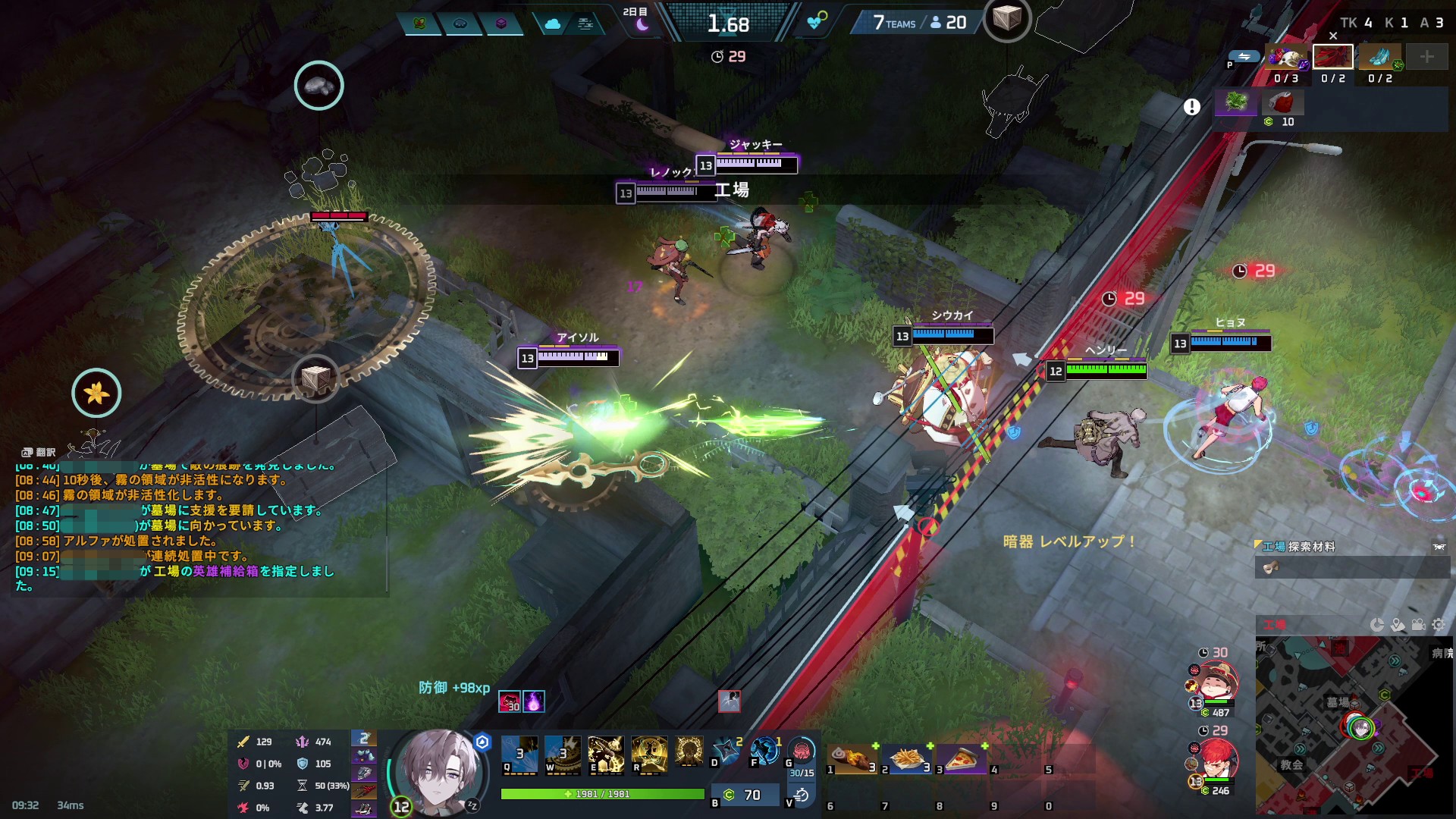Toggle the rest button beside portrait
1456x819 pixels.
pyautogui.click(x=472, y=805)
